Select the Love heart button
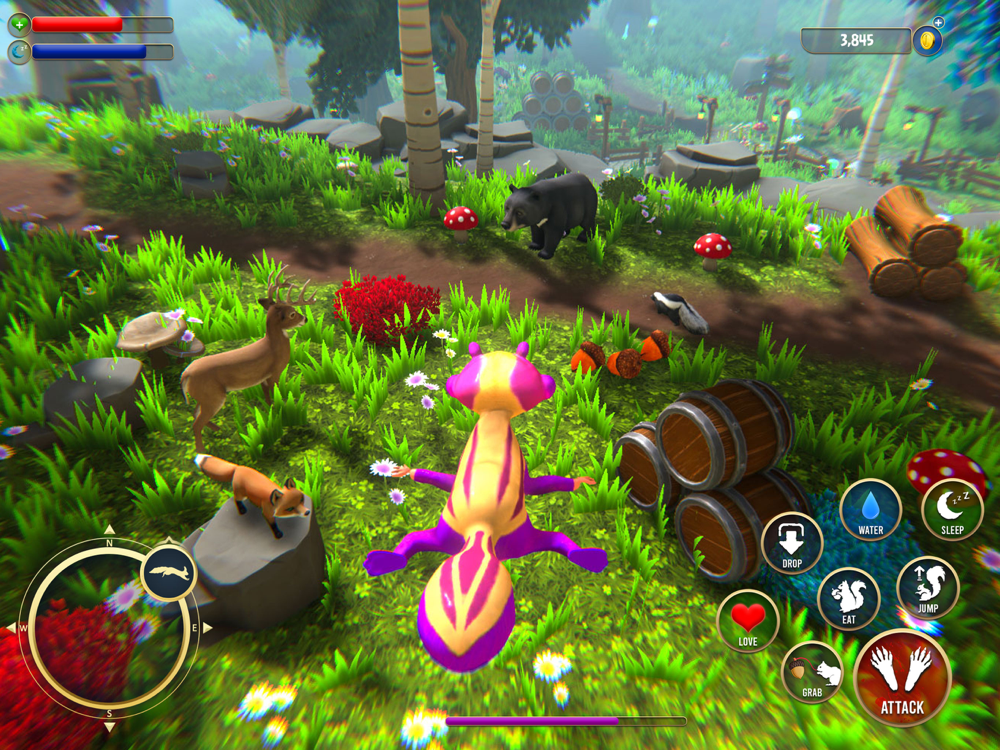 point(748,620)
